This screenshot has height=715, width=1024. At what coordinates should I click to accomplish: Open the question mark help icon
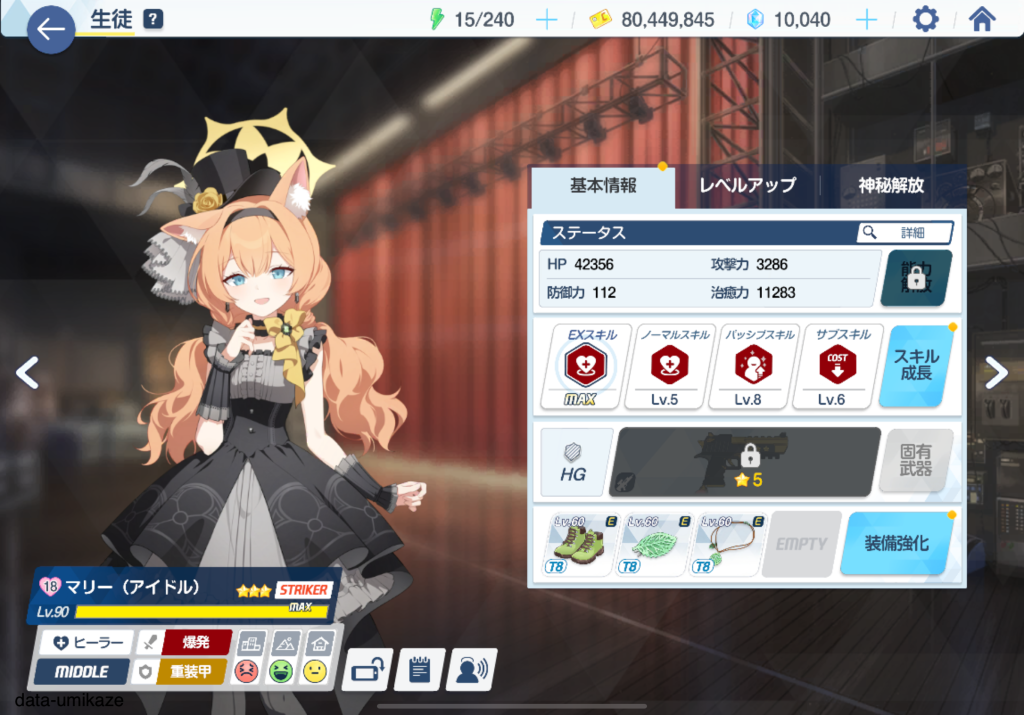tap(153, 19)
